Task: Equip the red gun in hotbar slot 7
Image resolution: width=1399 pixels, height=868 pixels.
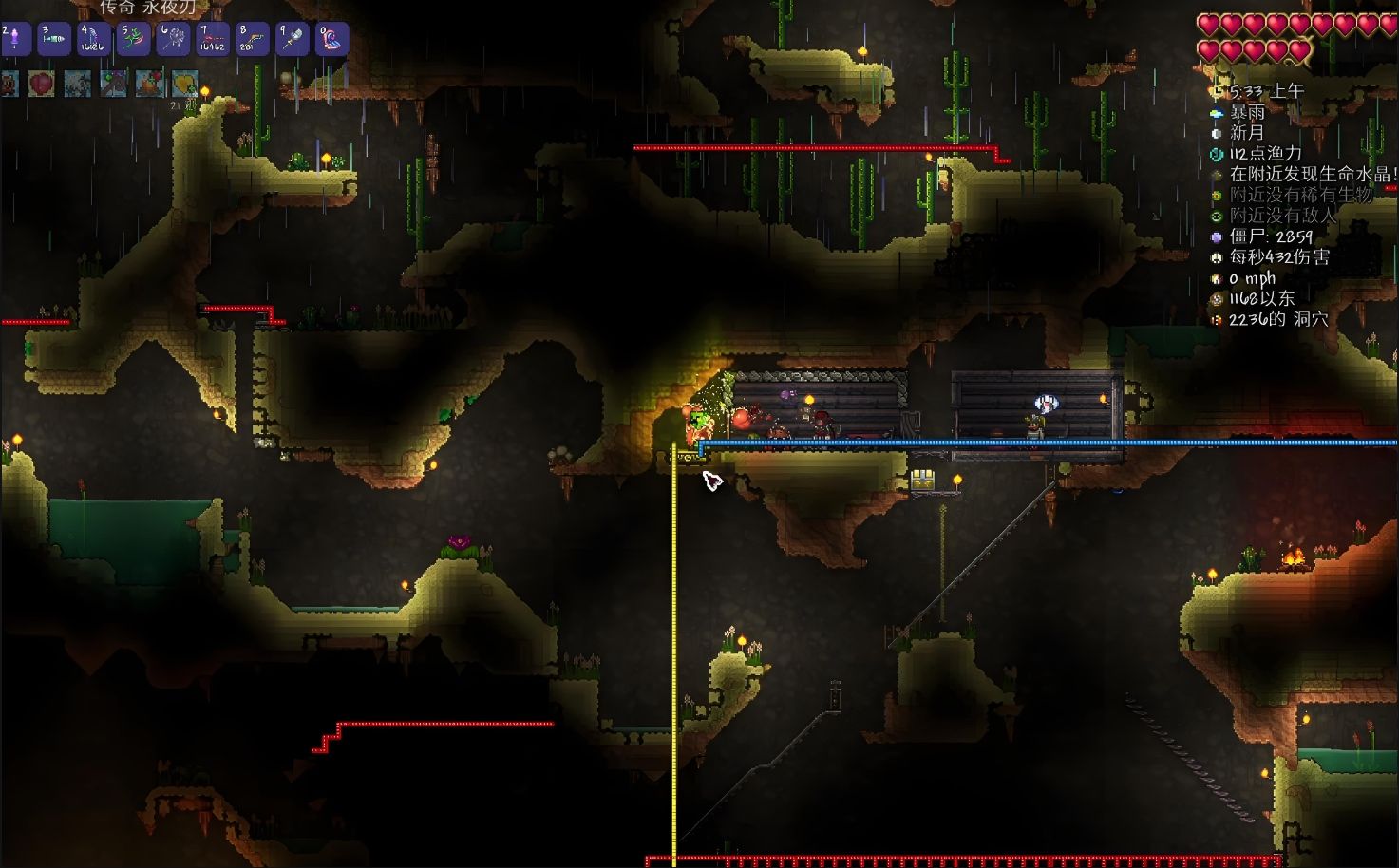Action: [213, 40]
